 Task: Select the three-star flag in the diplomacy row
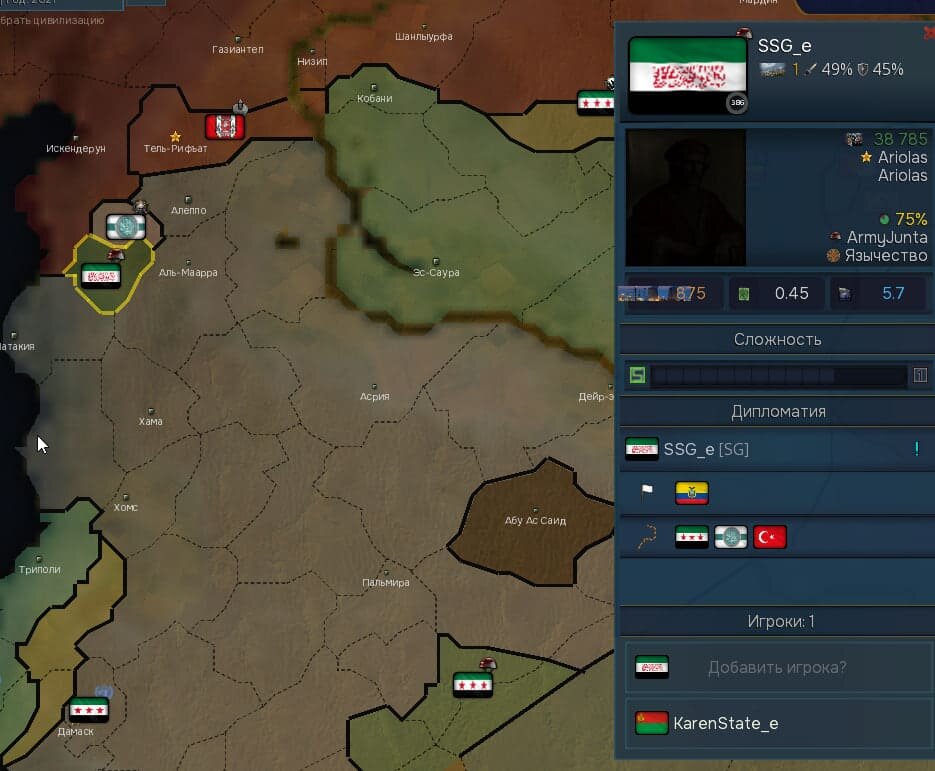[x=692, y=538]
